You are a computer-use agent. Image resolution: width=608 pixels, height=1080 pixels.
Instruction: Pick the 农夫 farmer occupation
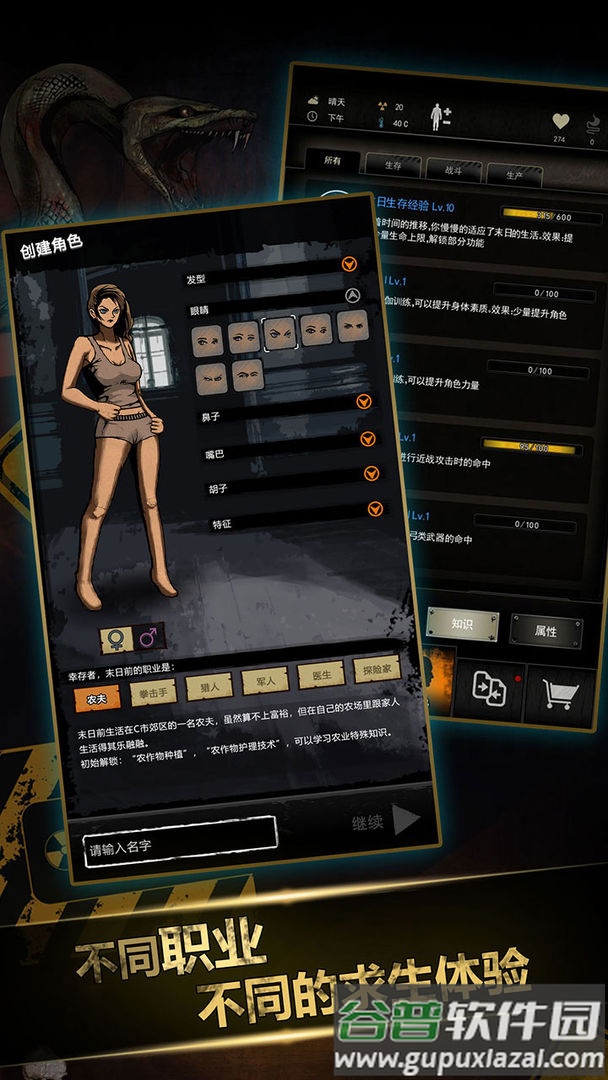(97, 699)
